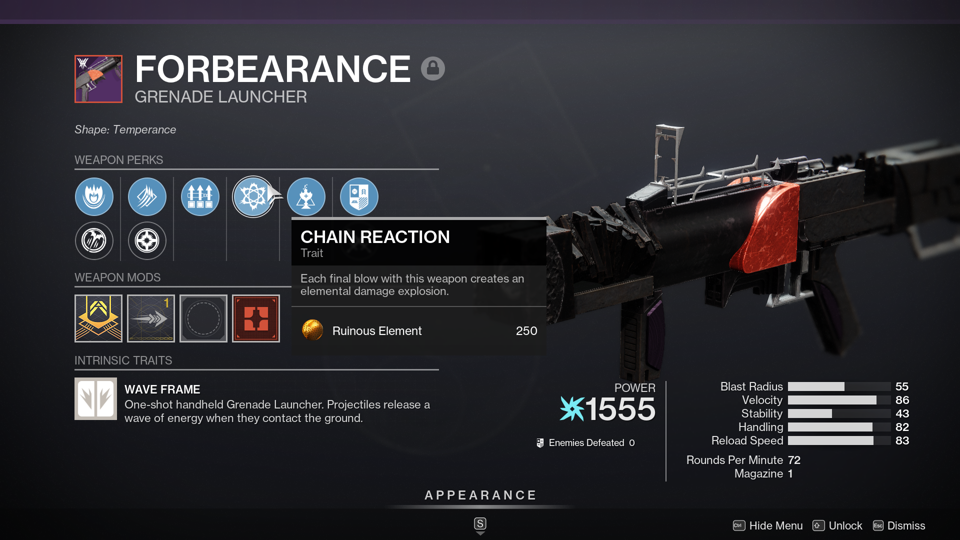Open the gold chevron weapon mod slot
This screenshot has width=960, height=540.
click(x=98, y=318)
